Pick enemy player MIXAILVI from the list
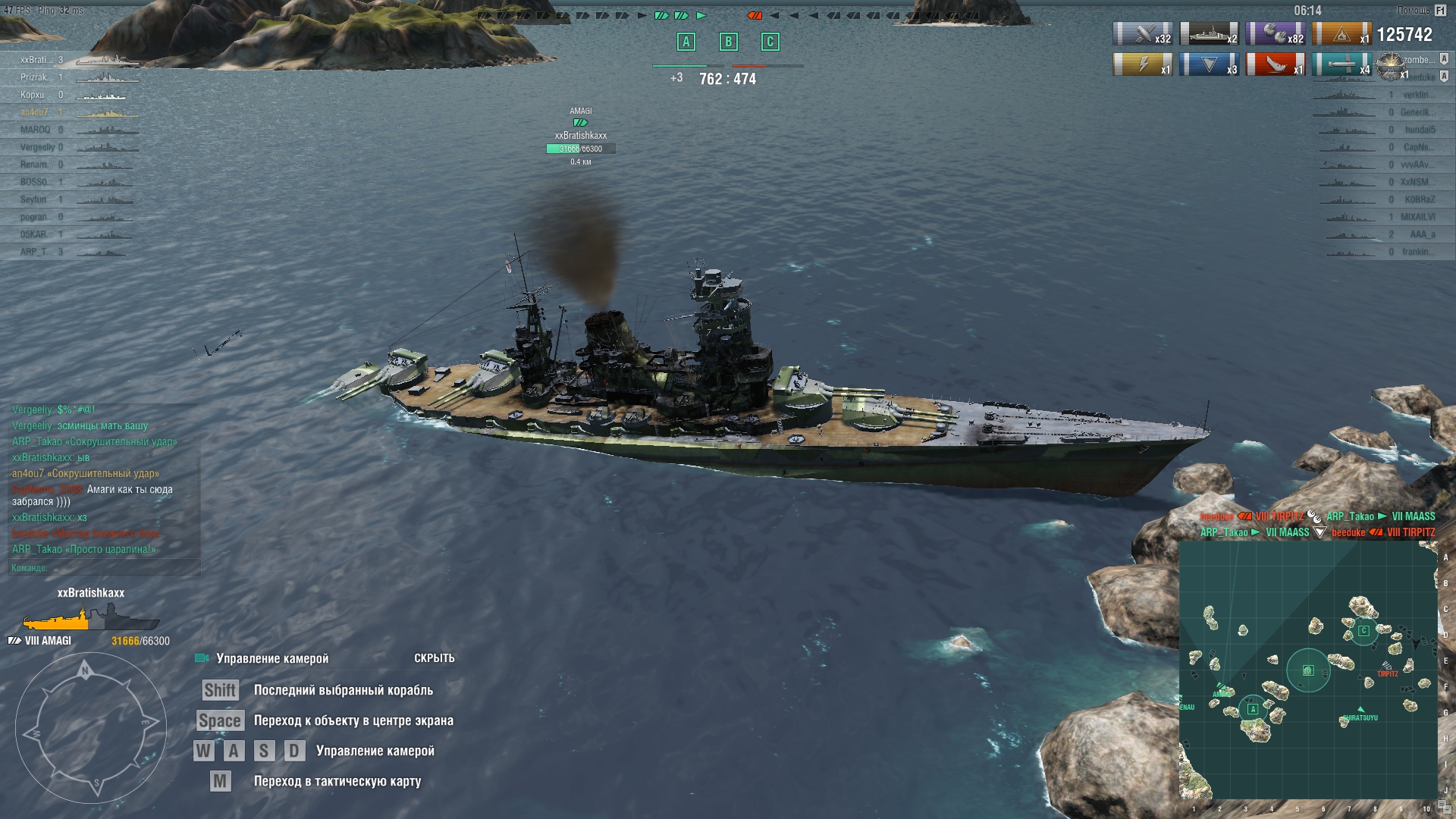Image resolution: width=1456 pixels, height=819 pixels. (1417, 217)
